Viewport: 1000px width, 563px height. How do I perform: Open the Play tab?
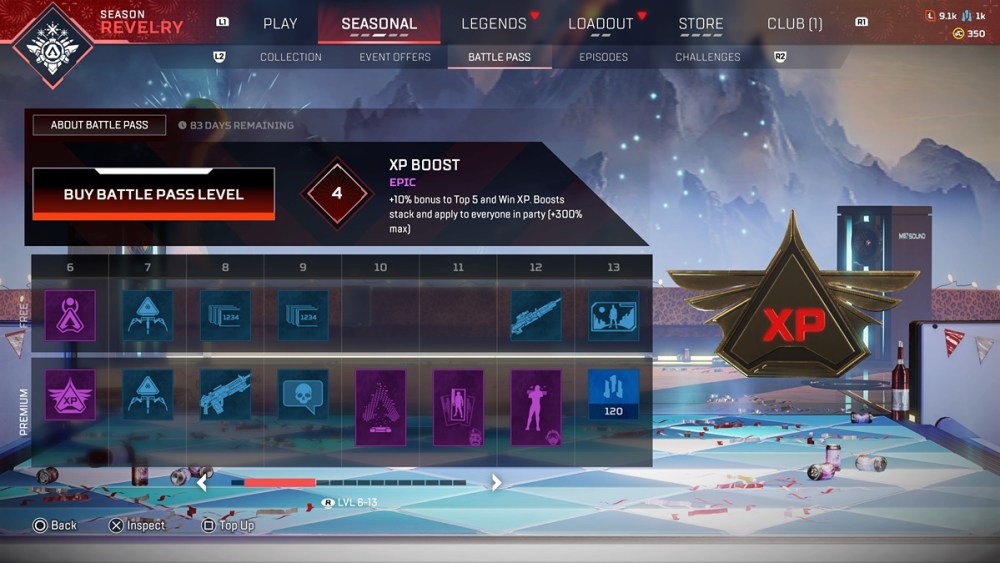click(x=280, y=24)
